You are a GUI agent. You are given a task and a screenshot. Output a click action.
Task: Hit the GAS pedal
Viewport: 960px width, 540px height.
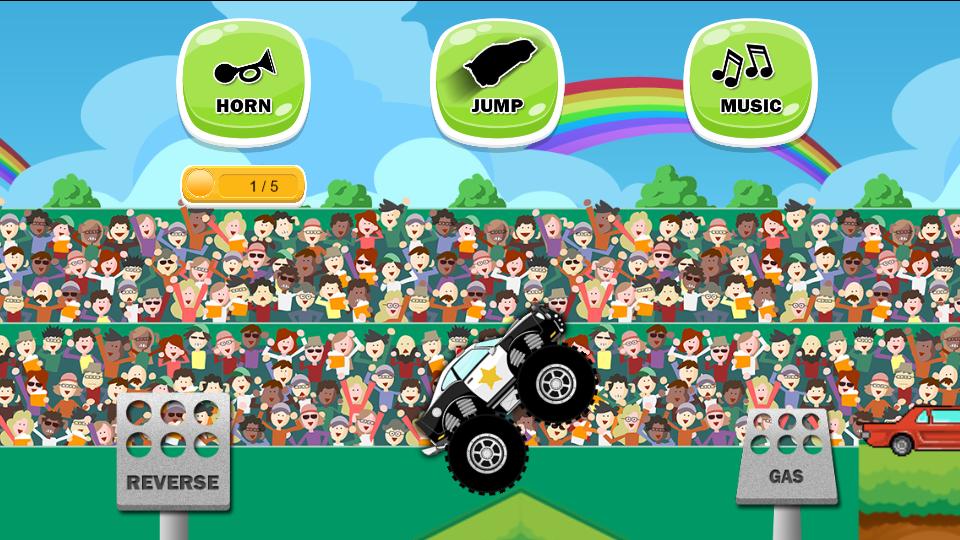pyautogui.click(x=786, y=456)
